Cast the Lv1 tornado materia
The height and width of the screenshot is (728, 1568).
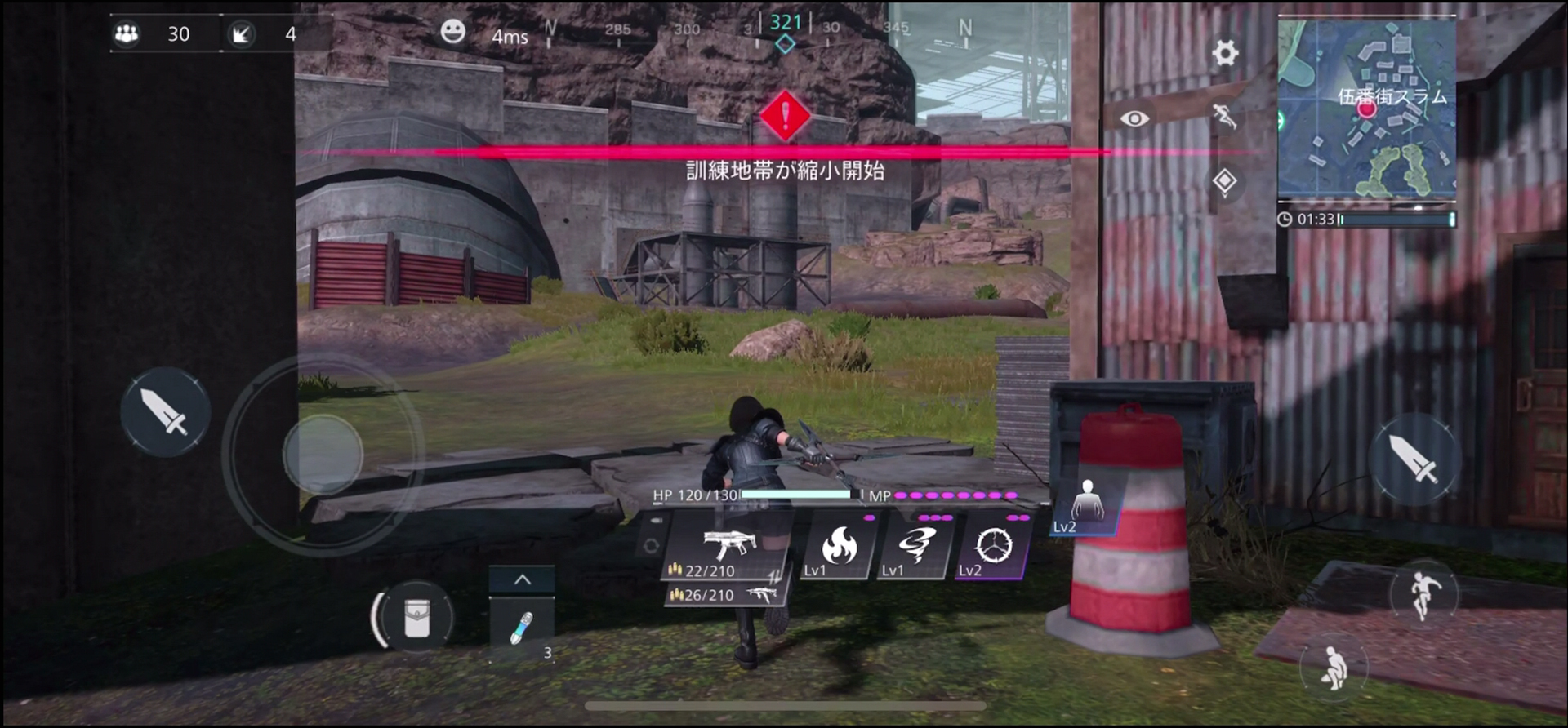pos(915,548)
